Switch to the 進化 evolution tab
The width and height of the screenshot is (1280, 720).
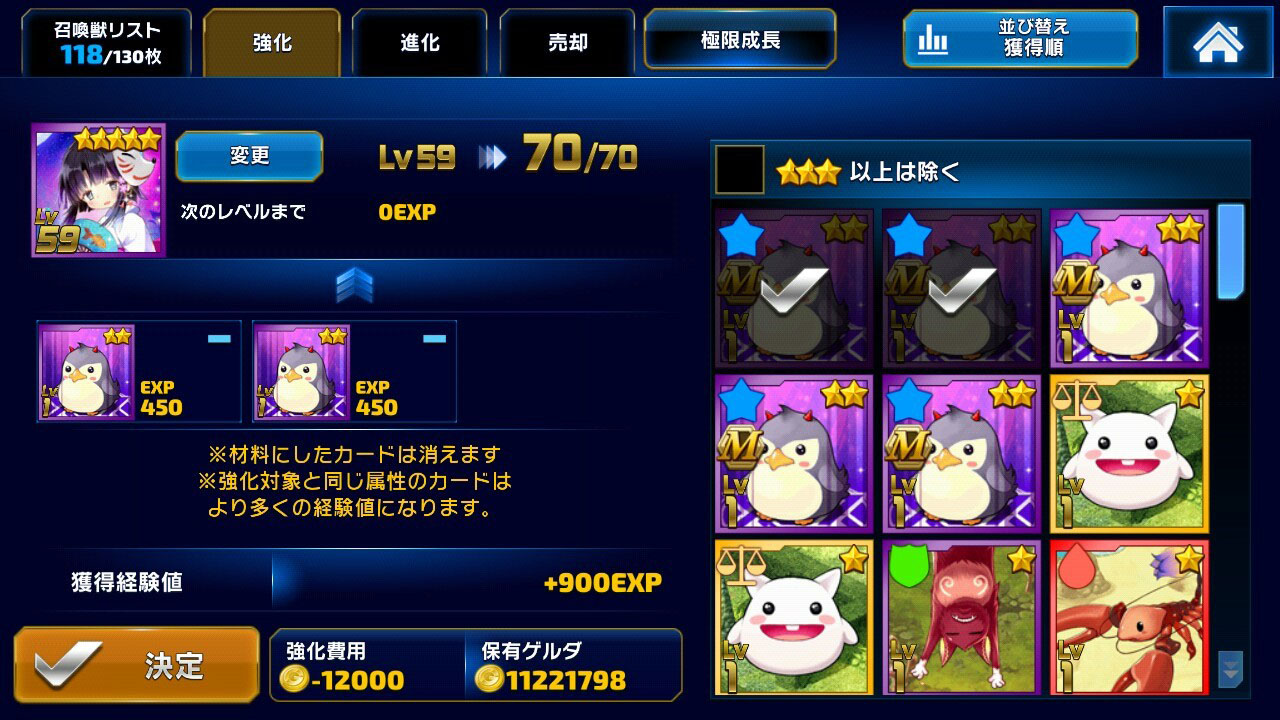click(419, 42)
